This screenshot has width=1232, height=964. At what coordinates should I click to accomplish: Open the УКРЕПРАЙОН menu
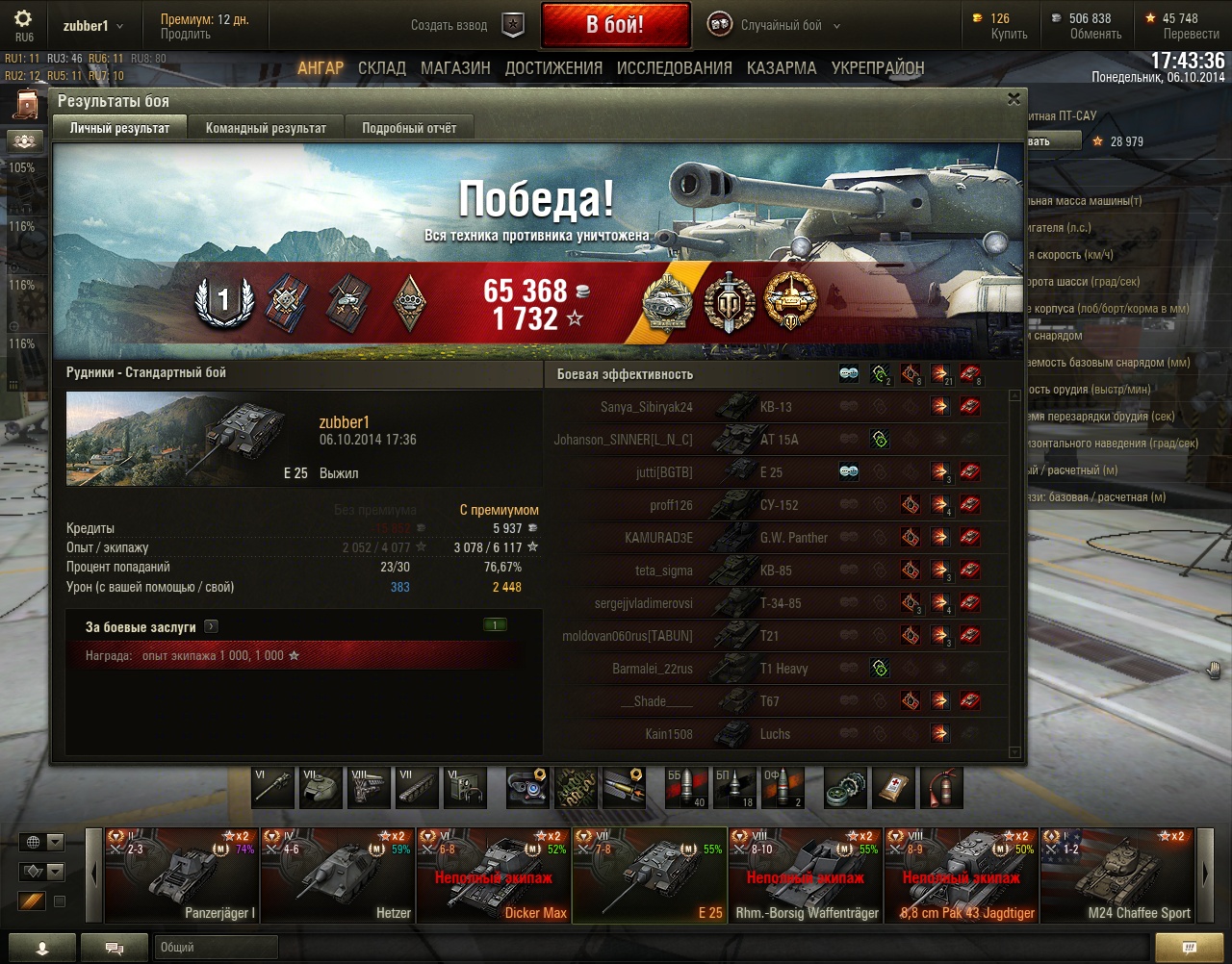click(x=877, y=68)
